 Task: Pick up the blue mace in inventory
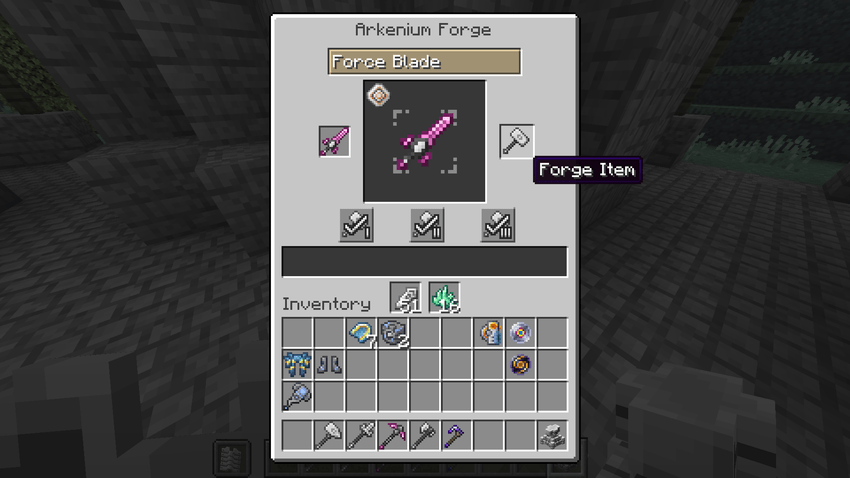coord(297,397)
